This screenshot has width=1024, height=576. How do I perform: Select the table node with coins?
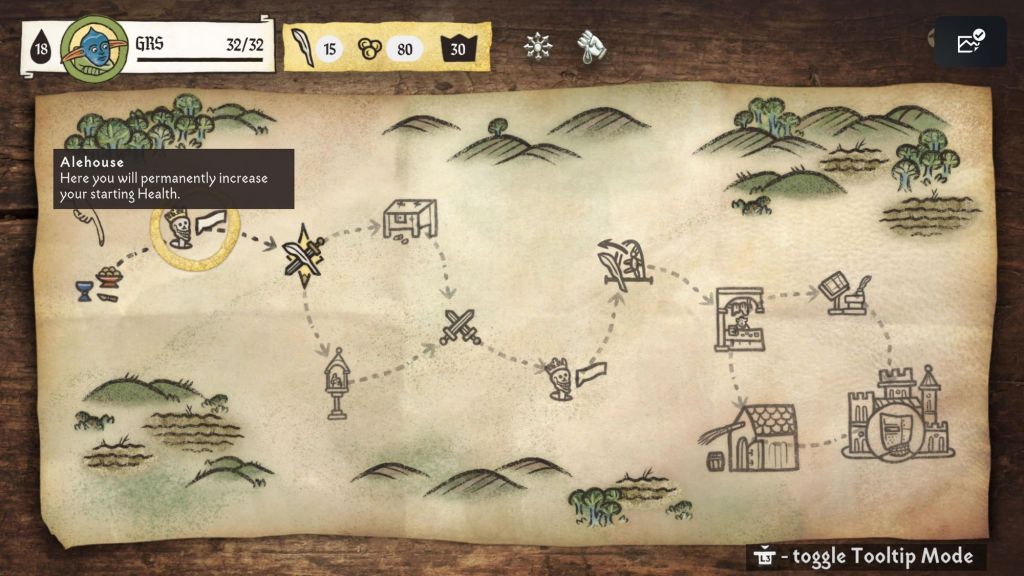tap(410, 219)
